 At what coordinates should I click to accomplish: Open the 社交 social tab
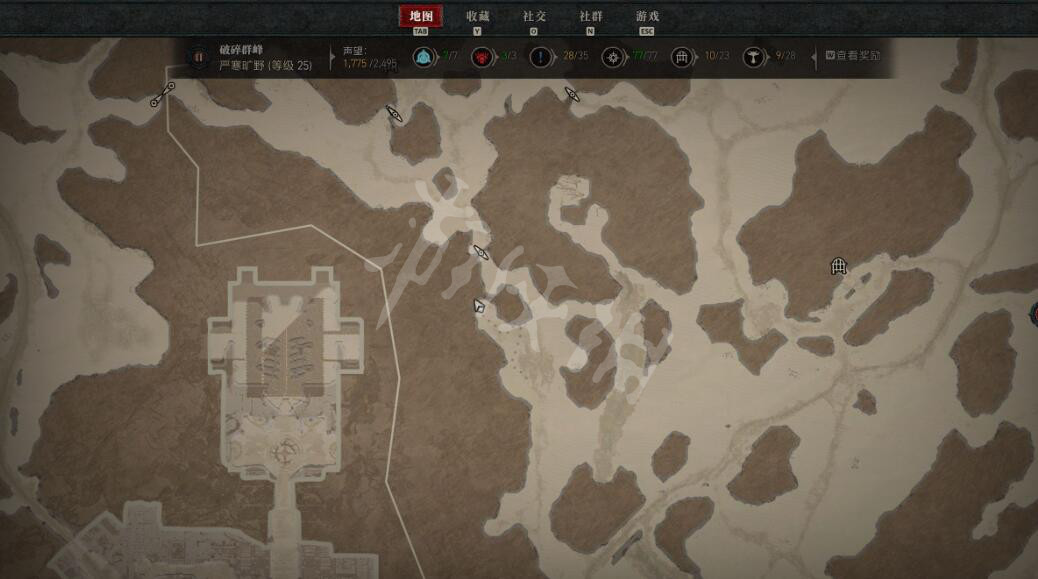tap(534, 16)
